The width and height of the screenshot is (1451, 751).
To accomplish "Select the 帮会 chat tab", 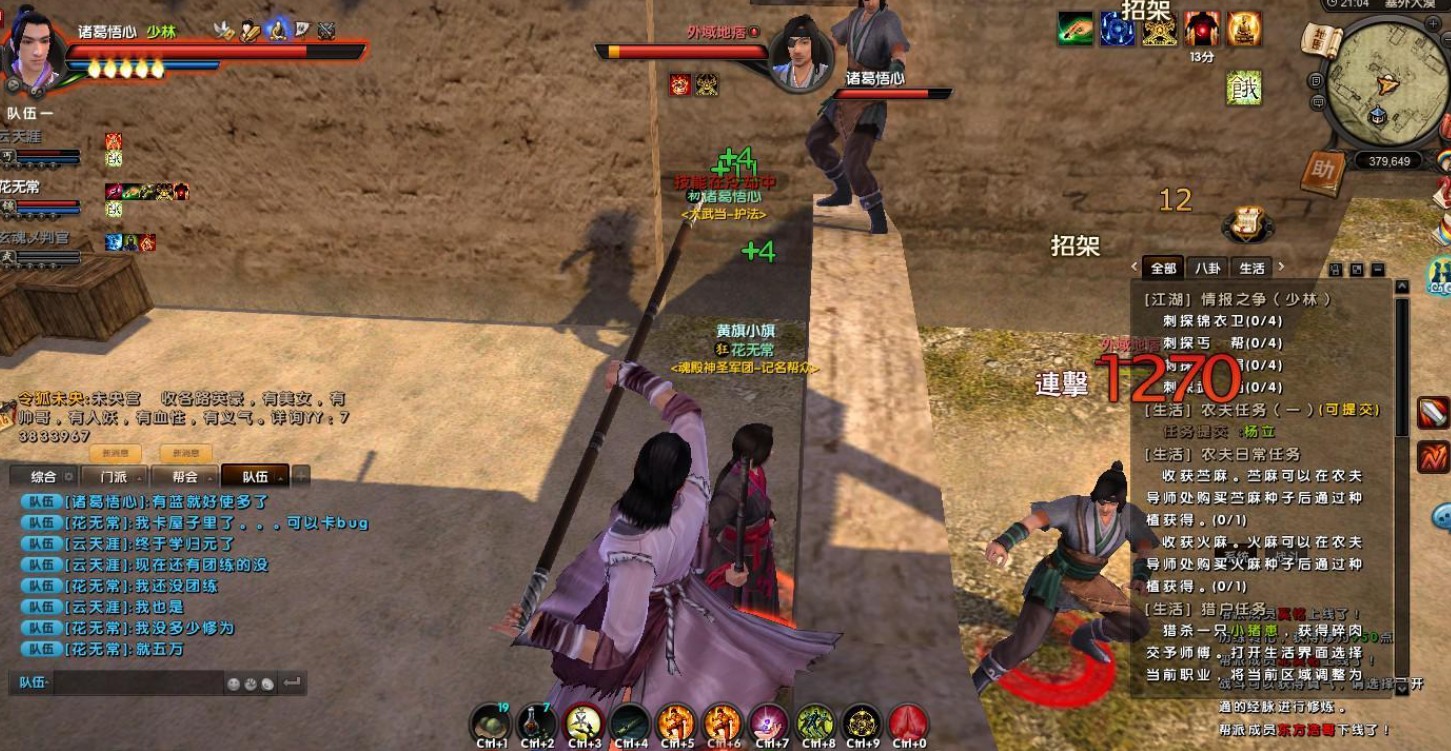I will pos(185,477).
